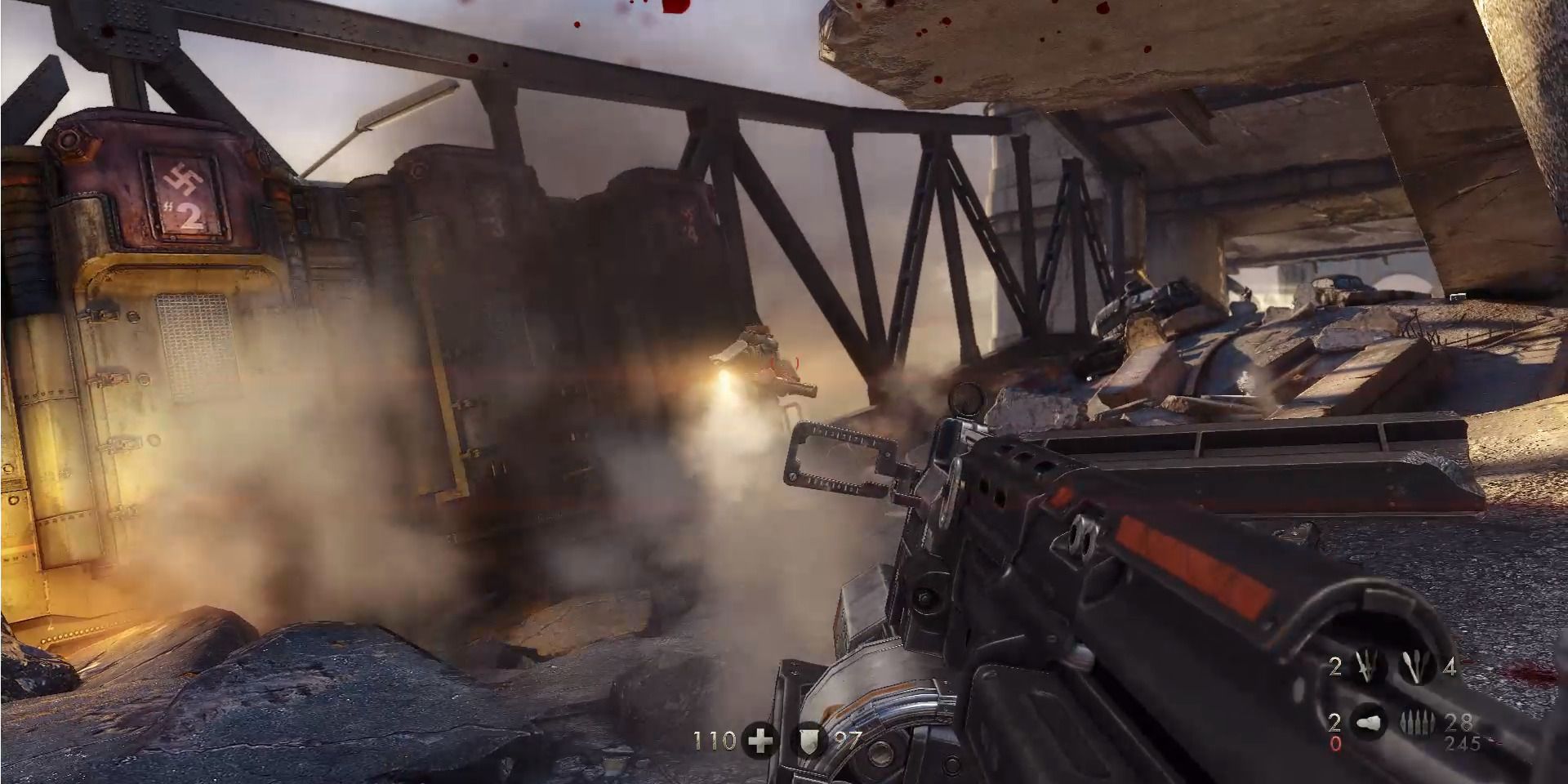Select the ammo magazine icon in the ammo display
This screenshot has width=1568, height=784.
(1368, 724)
